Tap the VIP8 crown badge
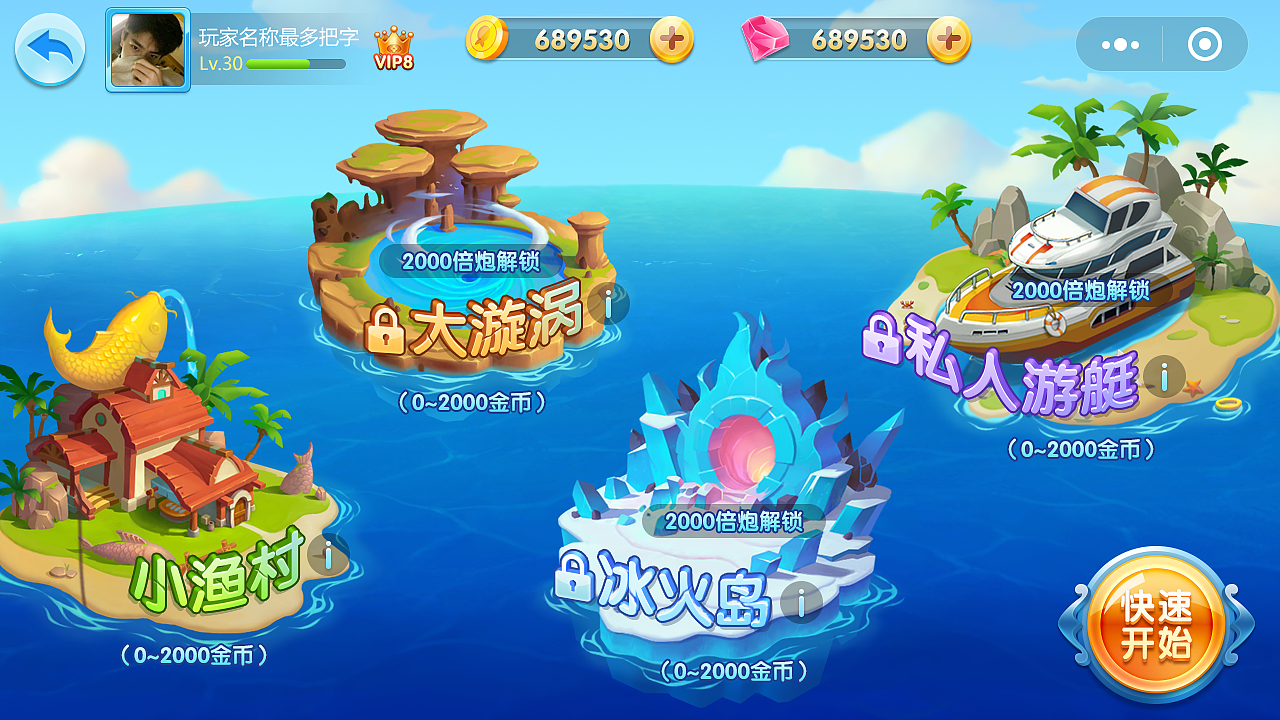 [394, 48]
